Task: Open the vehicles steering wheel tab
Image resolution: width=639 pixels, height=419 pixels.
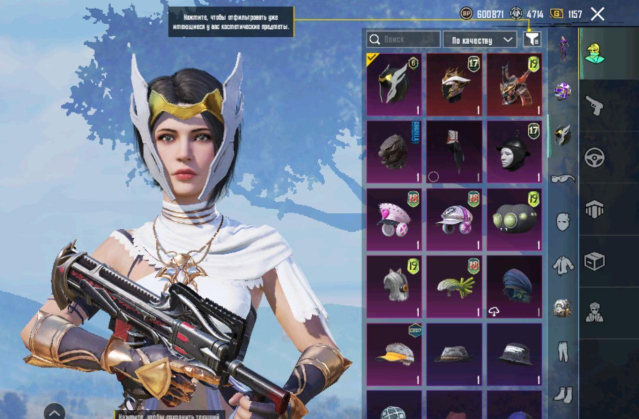Action: click(x=597, y=157)
